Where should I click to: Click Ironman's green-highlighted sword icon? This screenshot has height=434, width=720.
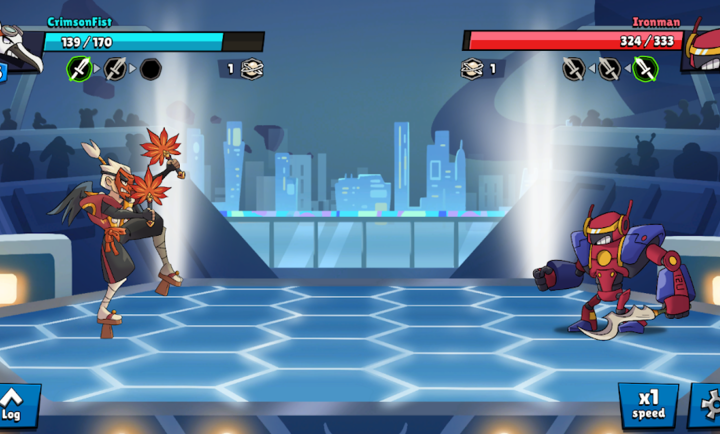click(645, 69)
